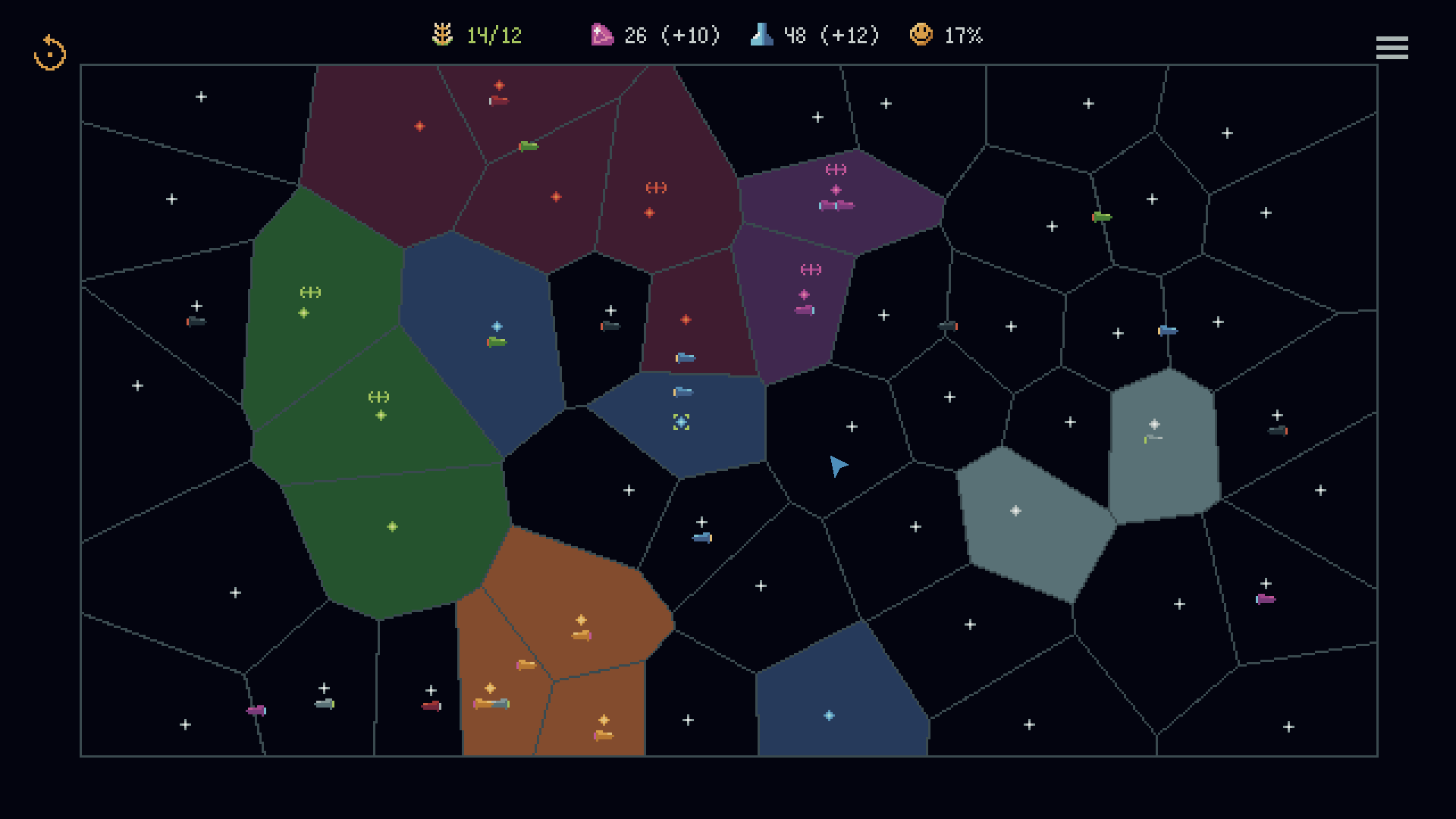
Task: Select the orange ship in the orange sector
Action: coord(580,637)
